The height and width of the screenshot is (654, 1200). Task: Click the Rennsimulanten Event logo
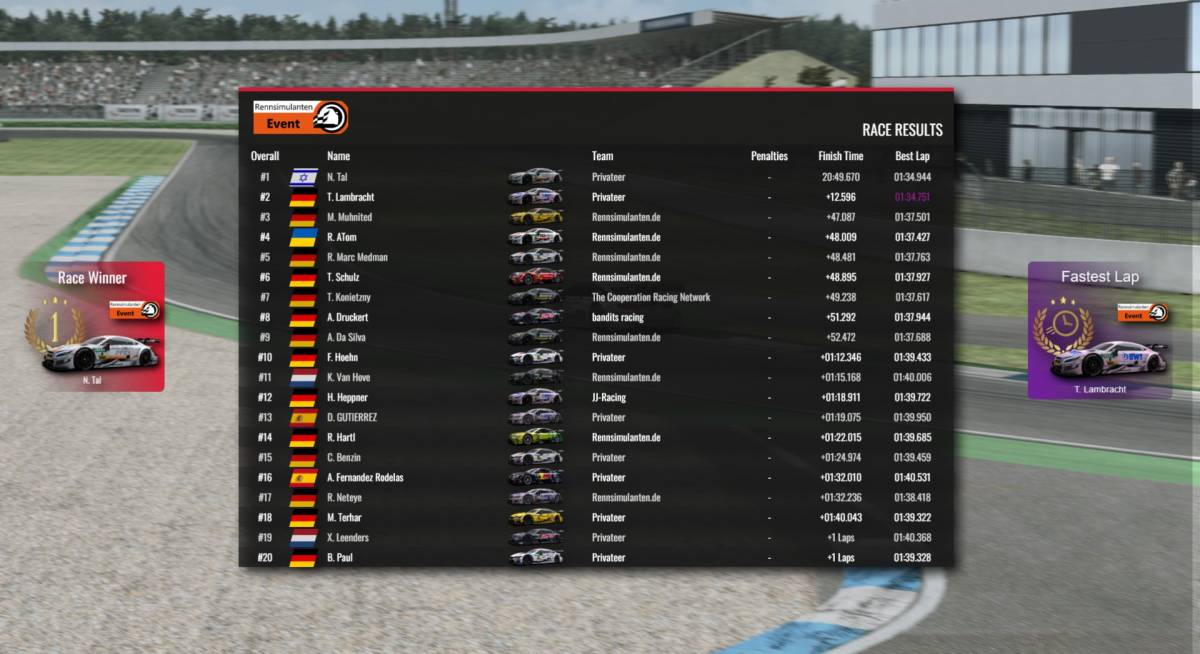[x=300, y=117]
